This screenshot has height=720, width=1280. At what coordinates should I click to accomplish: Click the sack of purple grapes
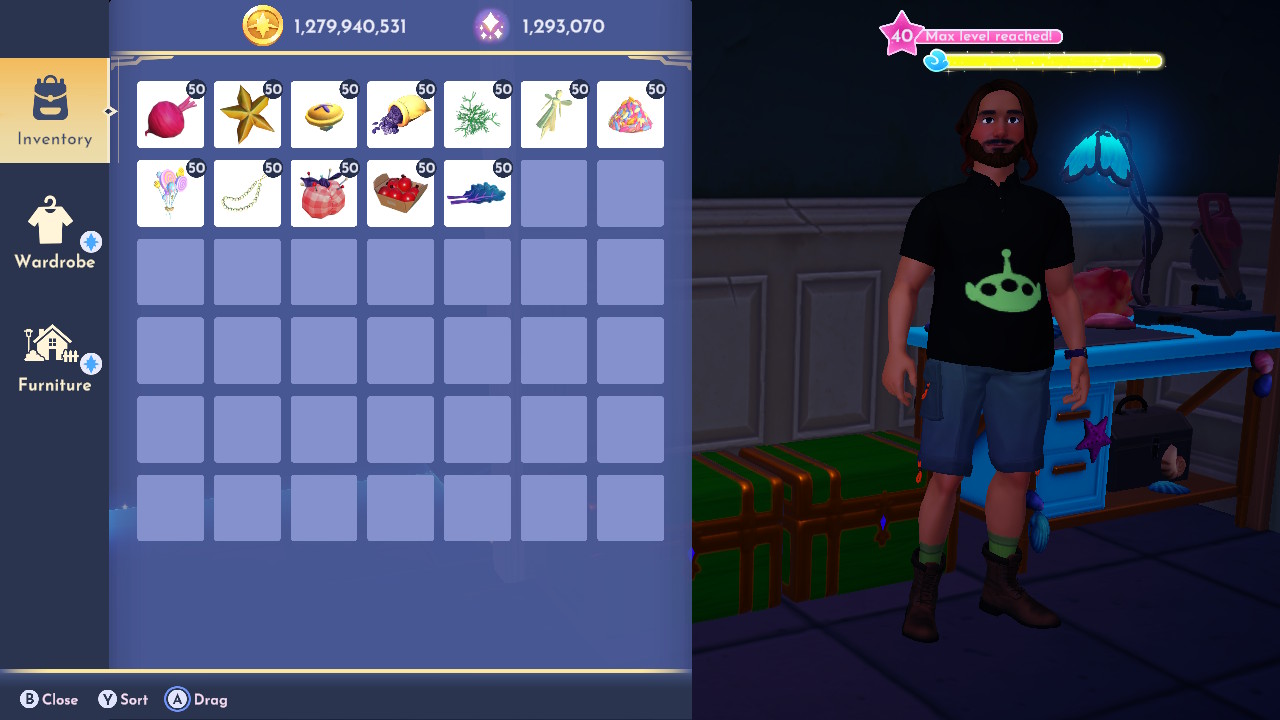[x=400, y=115]
